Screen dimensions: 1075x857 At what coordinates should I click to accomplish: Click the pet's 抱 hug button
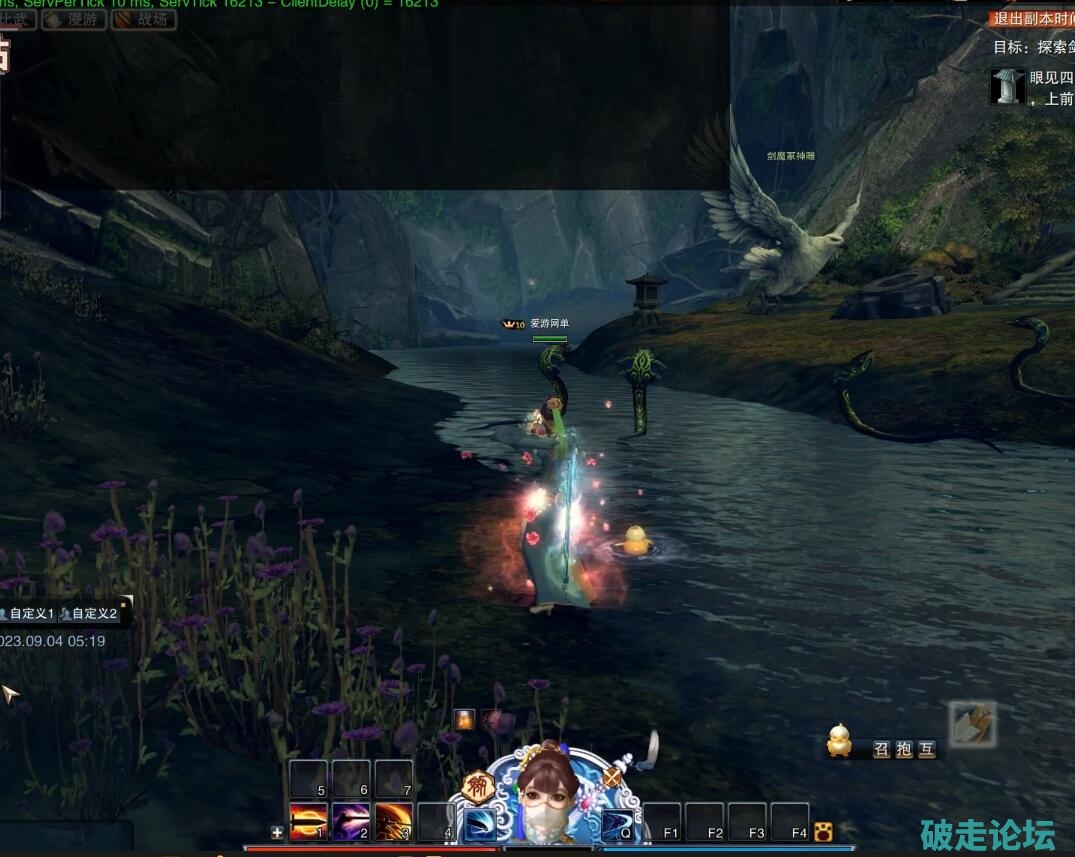[x=904, y=749]
